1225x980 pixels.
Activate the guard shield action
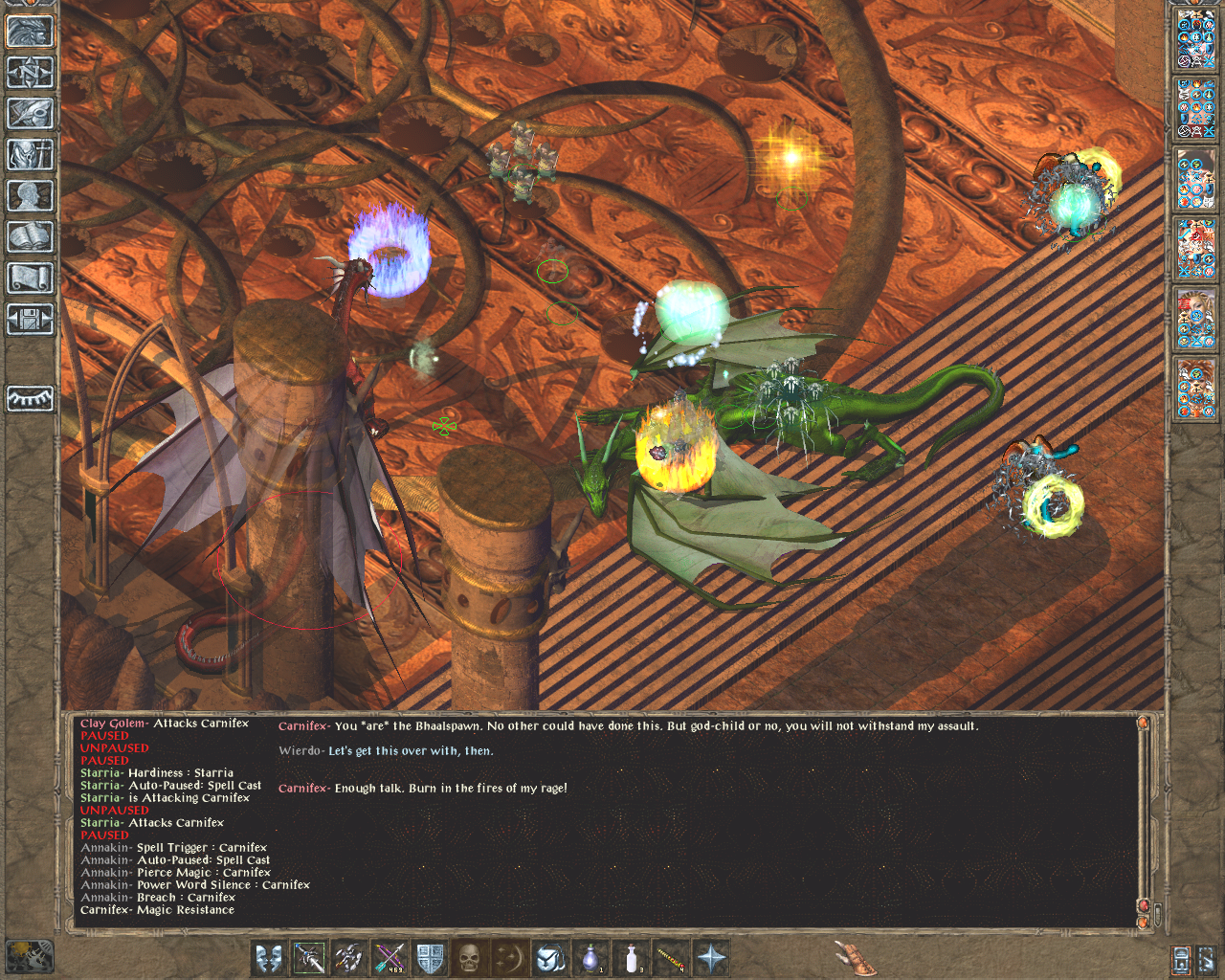[430, 957]
